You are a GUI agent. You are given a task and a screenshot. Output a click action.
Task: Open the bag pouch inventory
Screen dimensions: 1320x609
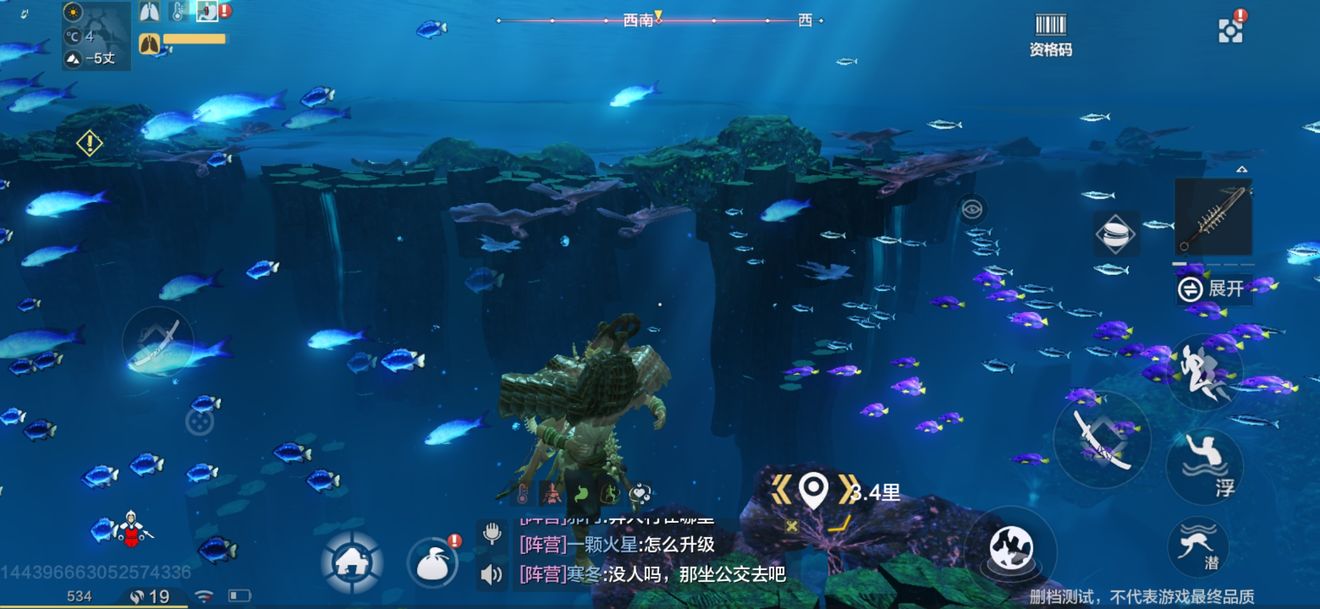432,563
